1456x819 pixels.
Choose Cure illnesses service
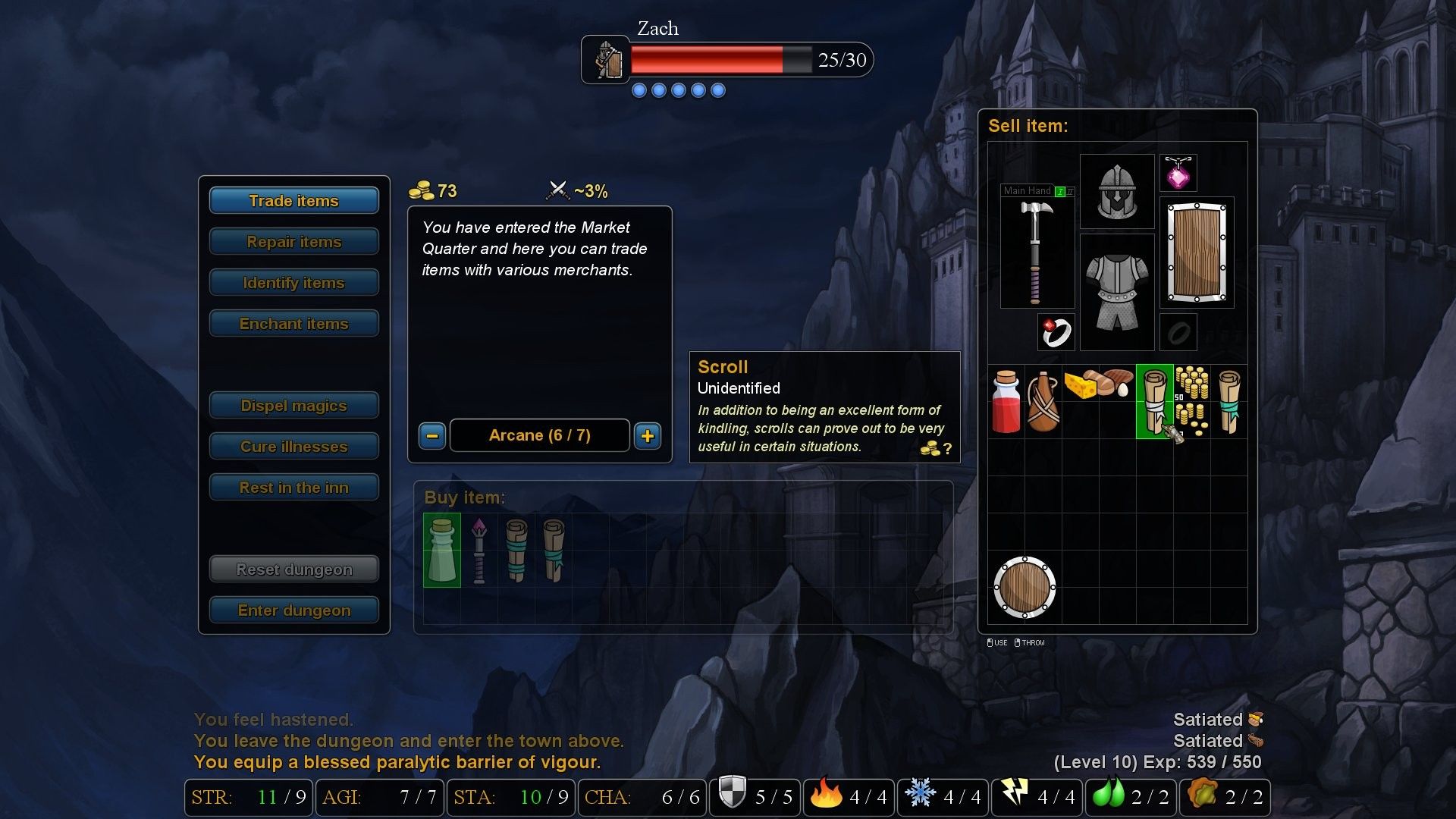(293, 447)
